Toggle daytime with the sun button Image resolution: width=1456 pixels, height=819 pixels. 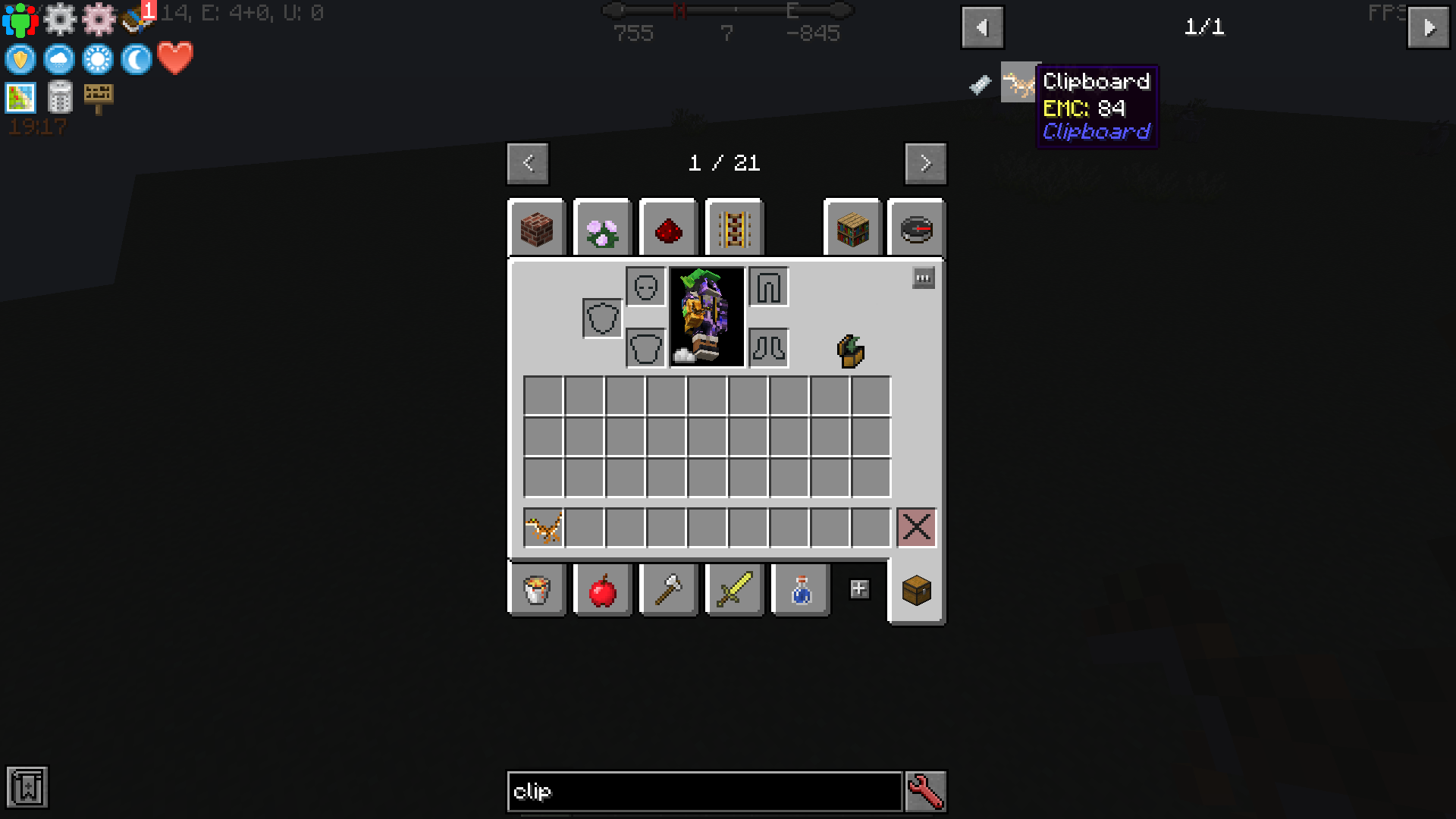click(99, 59)
